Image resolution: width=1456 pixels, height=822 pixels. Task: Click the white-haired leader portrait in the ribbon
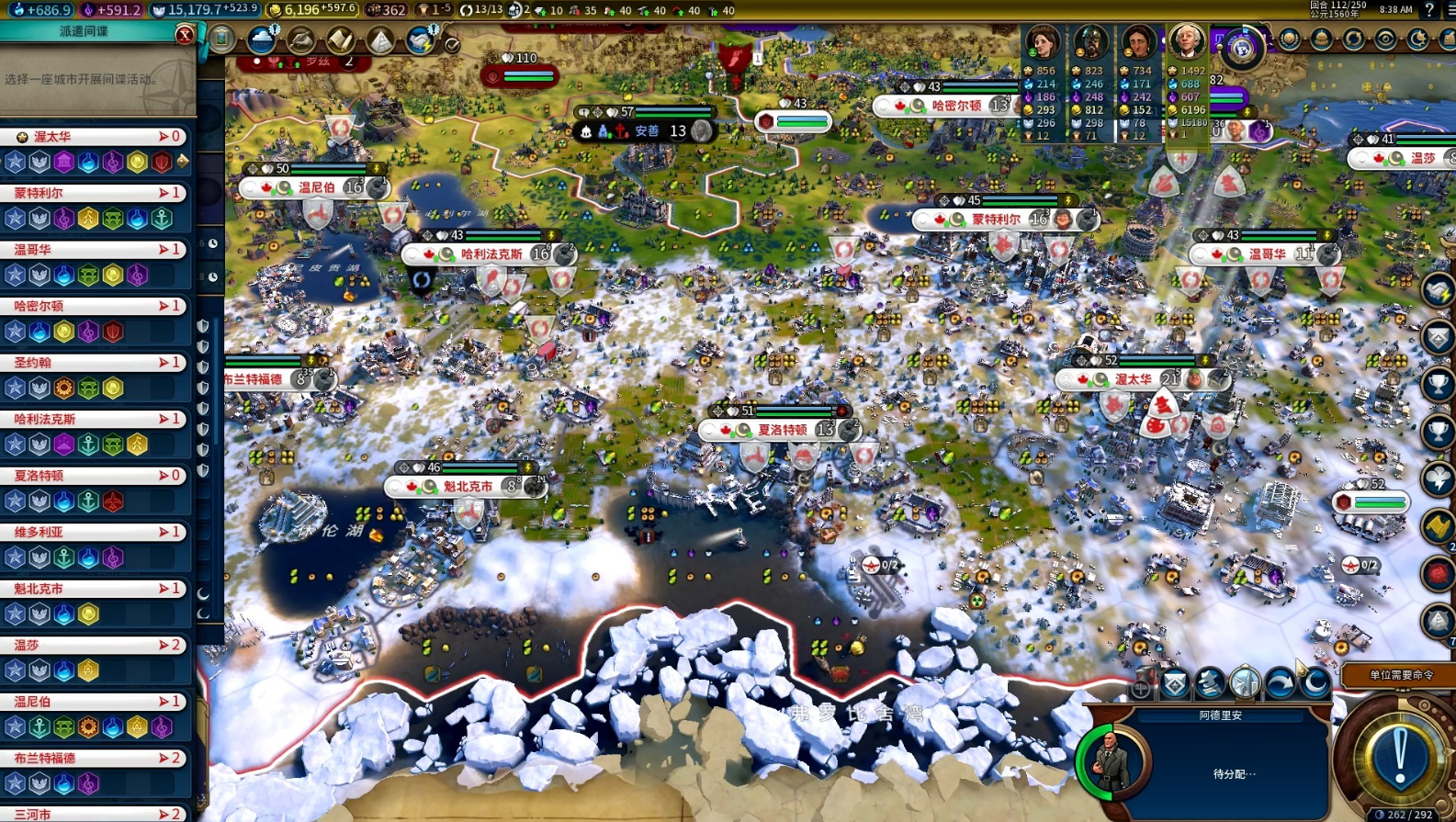point(1186,41)
